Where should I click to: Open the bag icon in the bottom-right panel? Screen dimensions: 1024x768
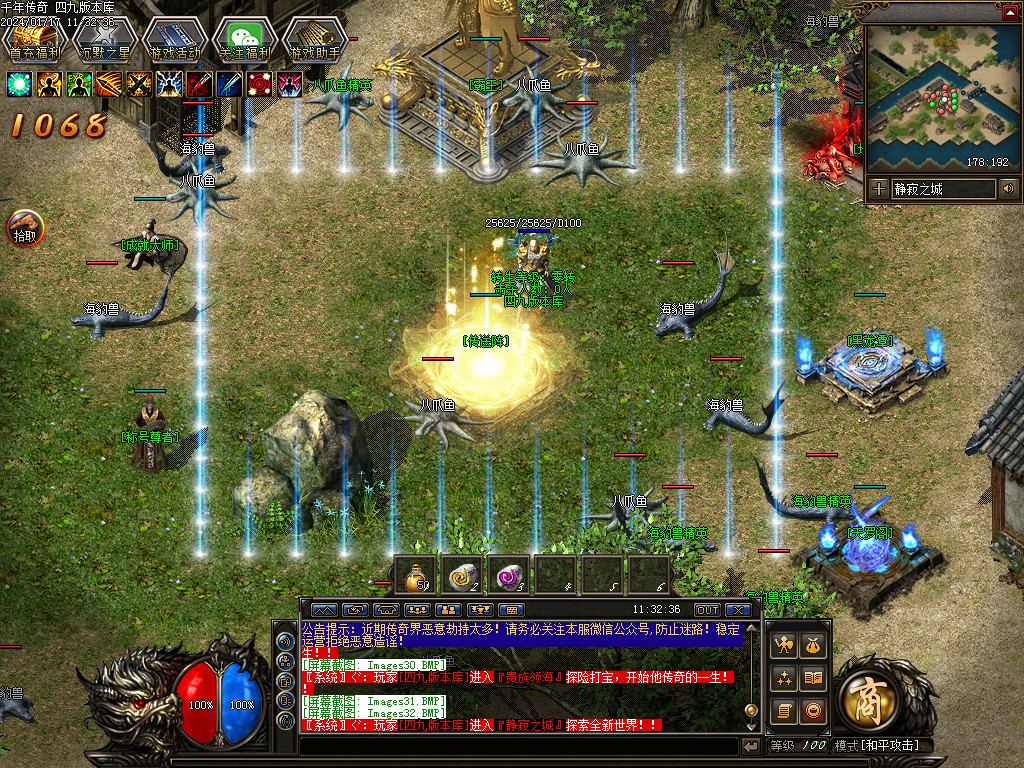coord(812,645)
